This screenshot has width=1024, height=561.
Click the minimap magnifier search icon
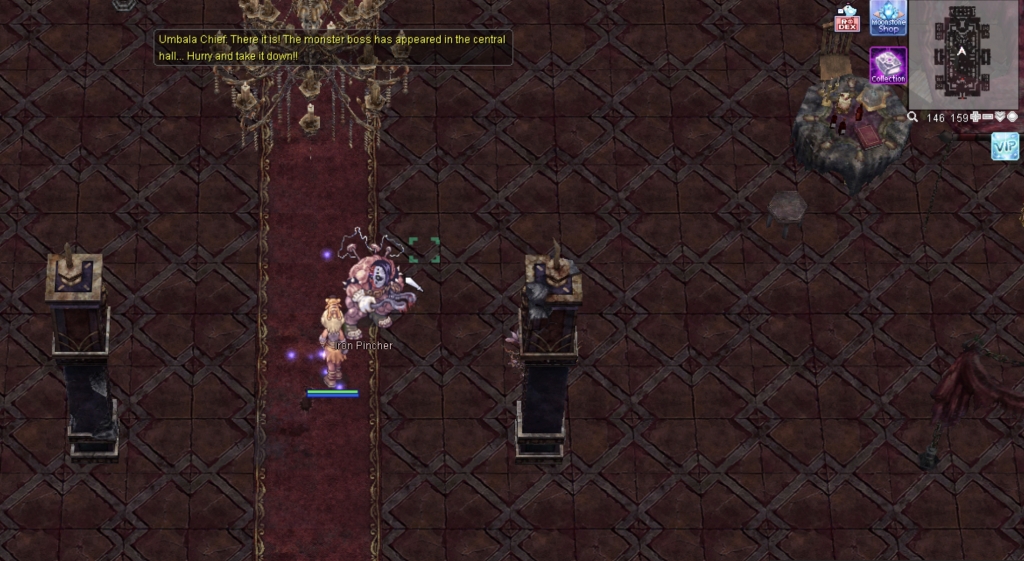pos(913,118)
